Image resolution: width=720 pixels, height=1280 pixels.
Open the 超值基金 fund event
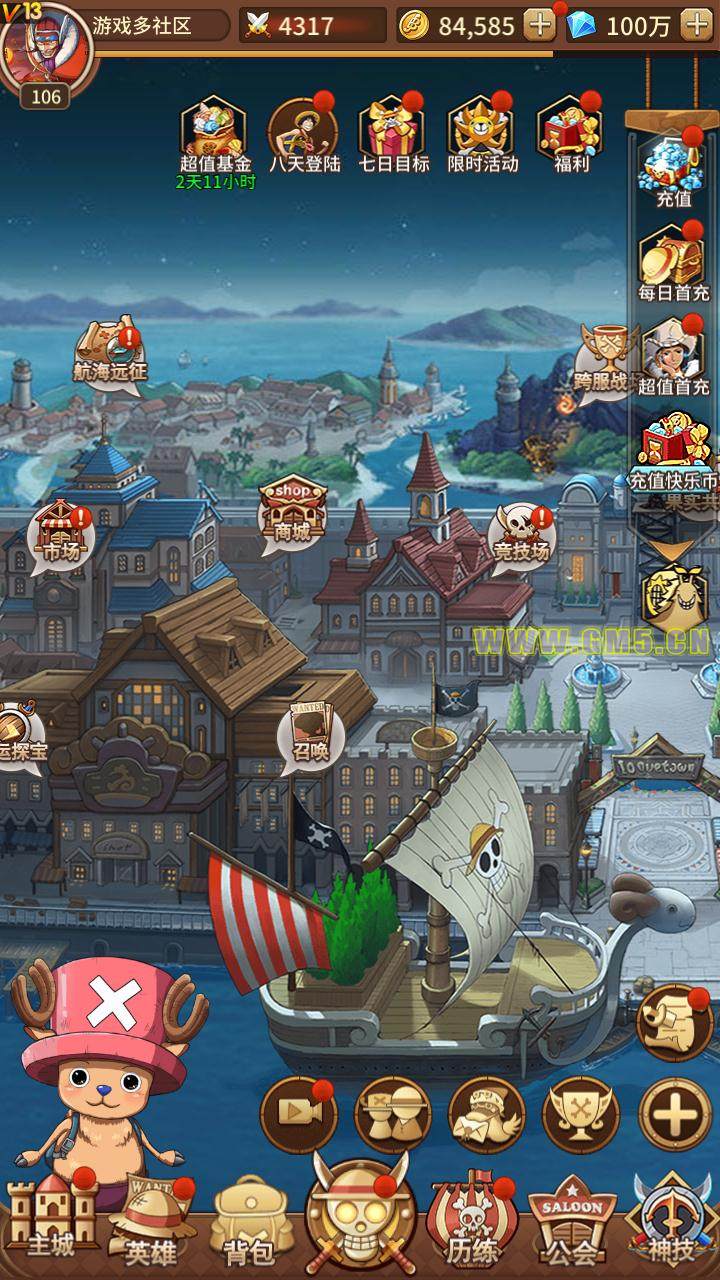[215, 130]
